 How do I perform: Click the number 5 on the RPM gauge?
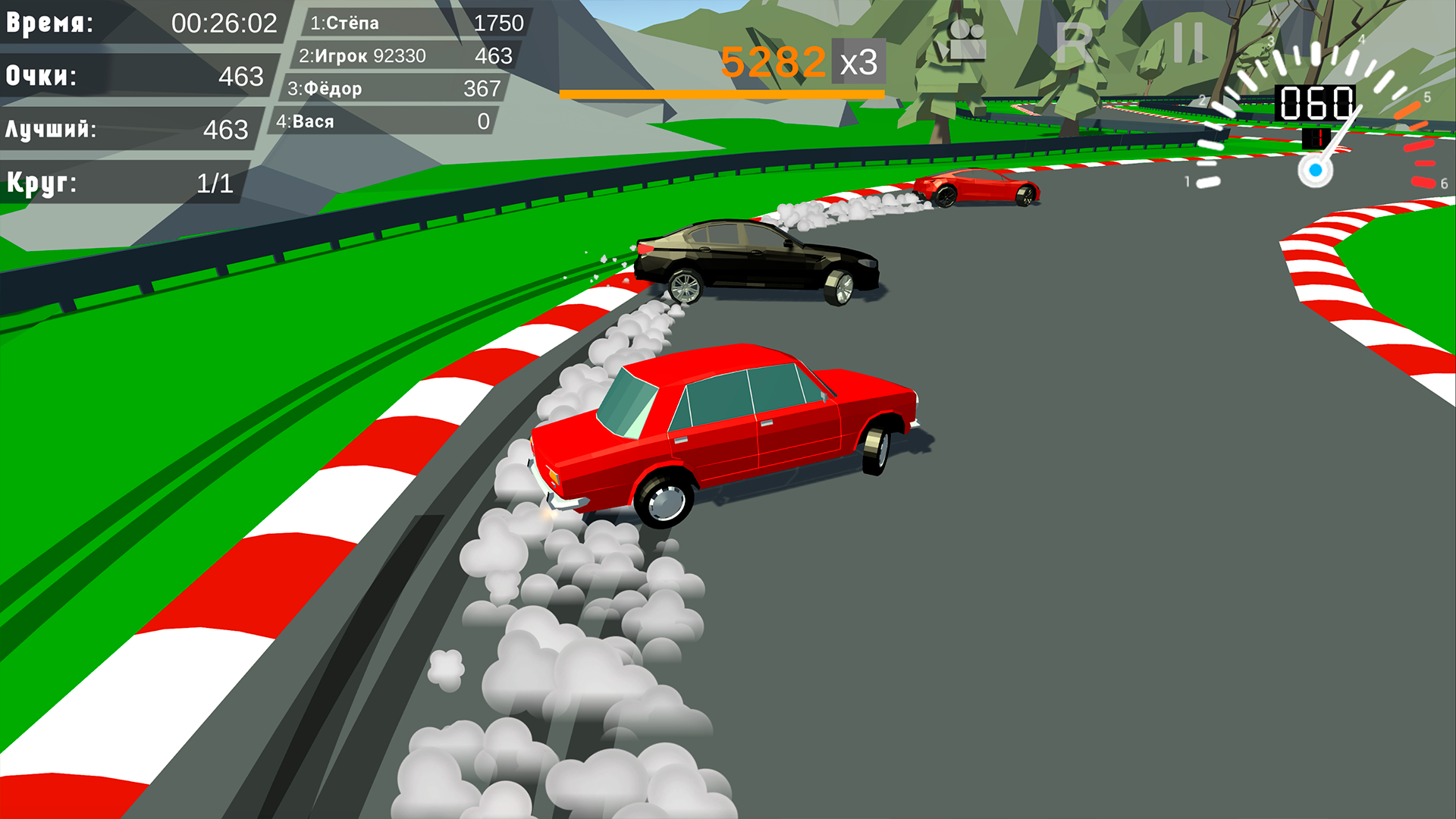[1427, 95]
